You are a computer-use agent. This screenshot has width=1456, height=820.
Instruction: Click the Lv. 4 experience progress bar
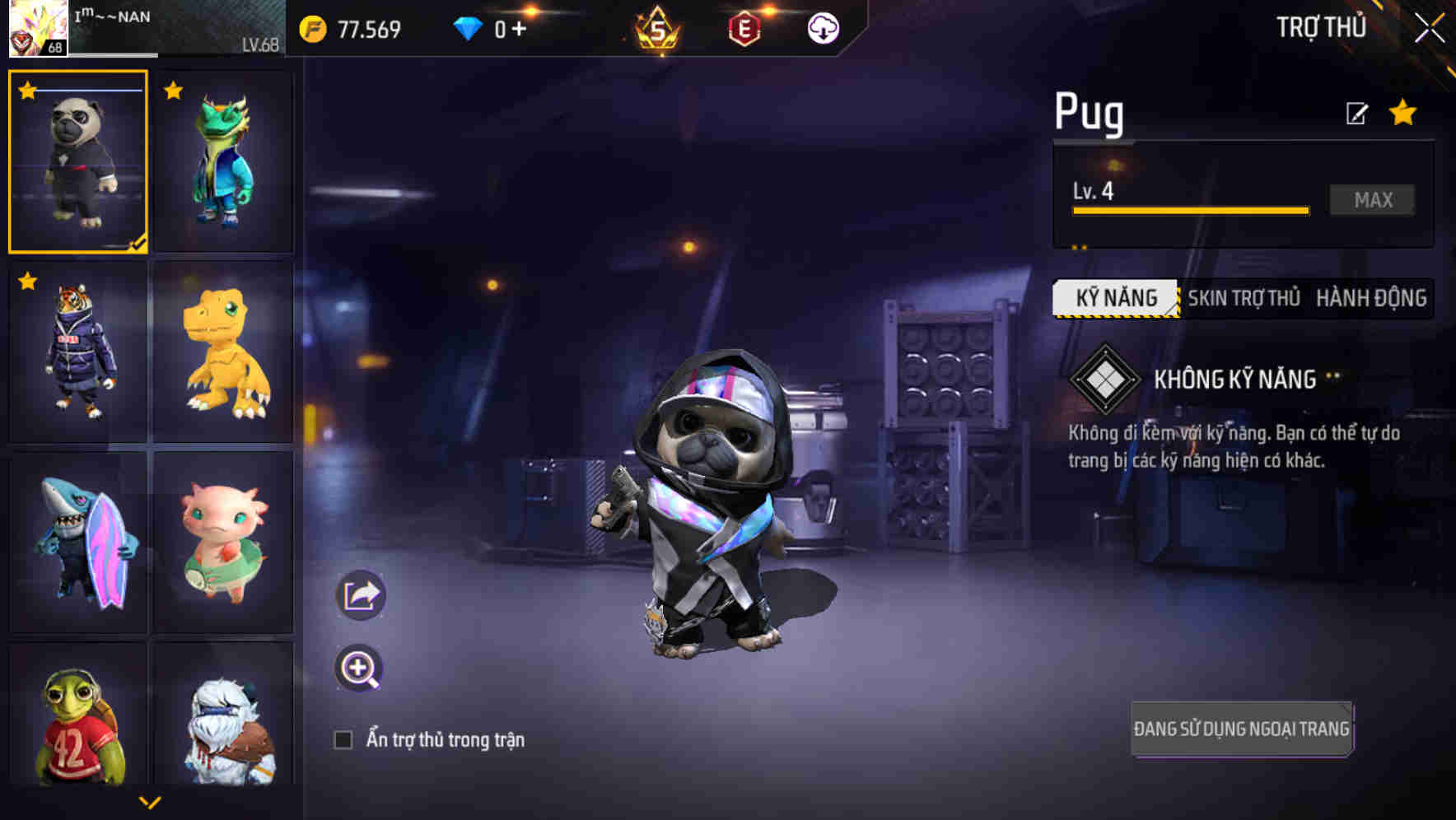click(1189, 210)
